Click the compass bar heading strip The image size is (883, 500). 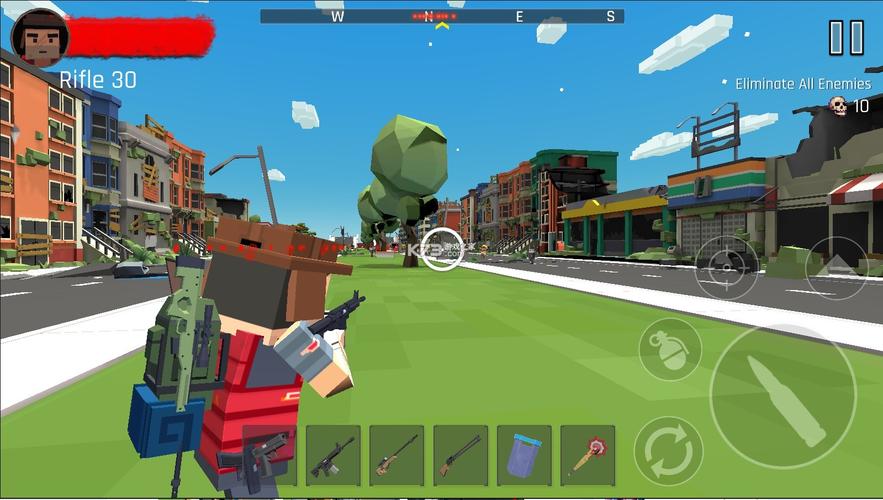pos(441,16)
